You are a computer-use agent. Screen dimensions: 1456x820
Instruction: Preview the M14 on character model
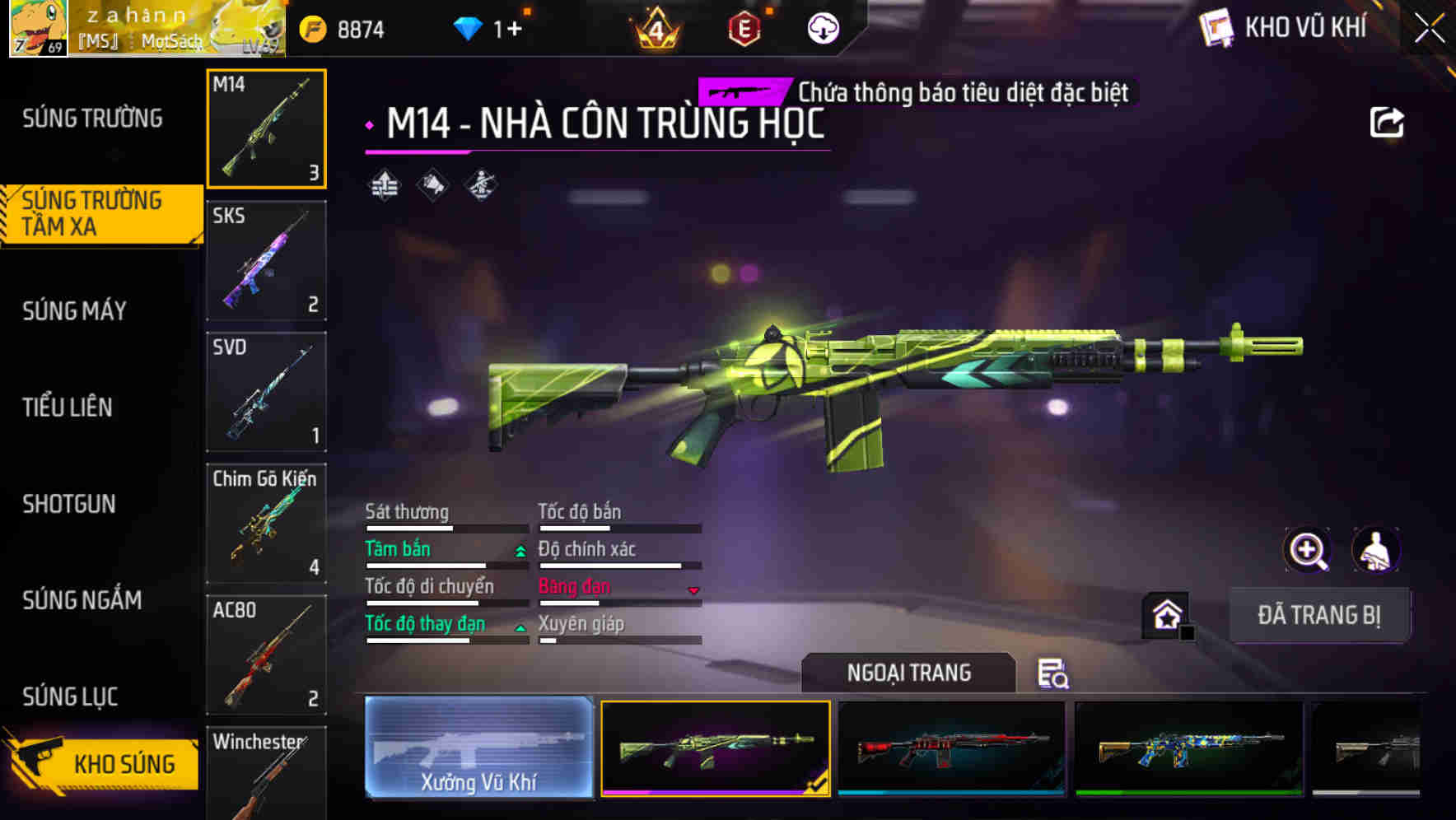(1376, 550)
